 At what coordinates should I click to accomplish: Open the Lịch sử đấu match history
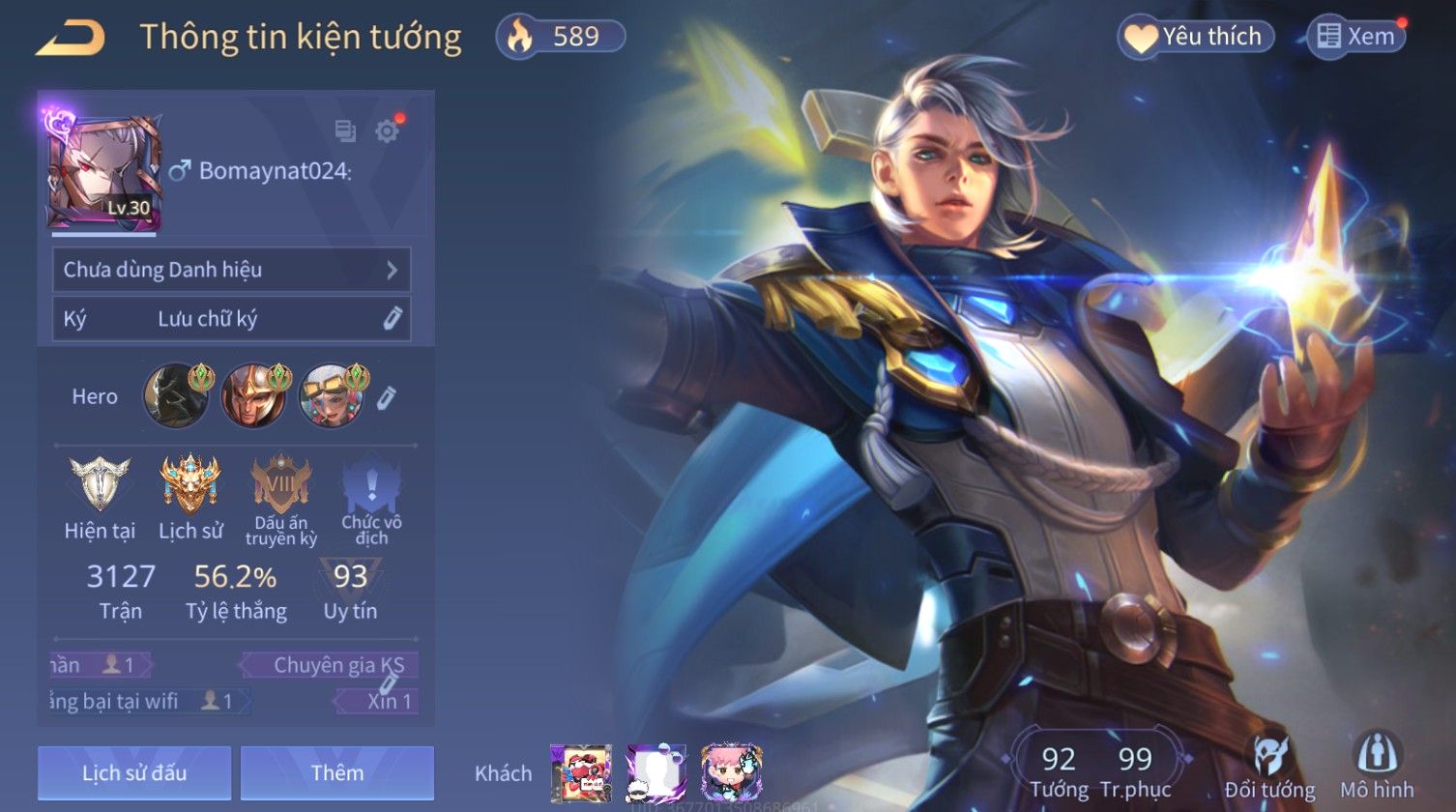click(x=134, y=772)
